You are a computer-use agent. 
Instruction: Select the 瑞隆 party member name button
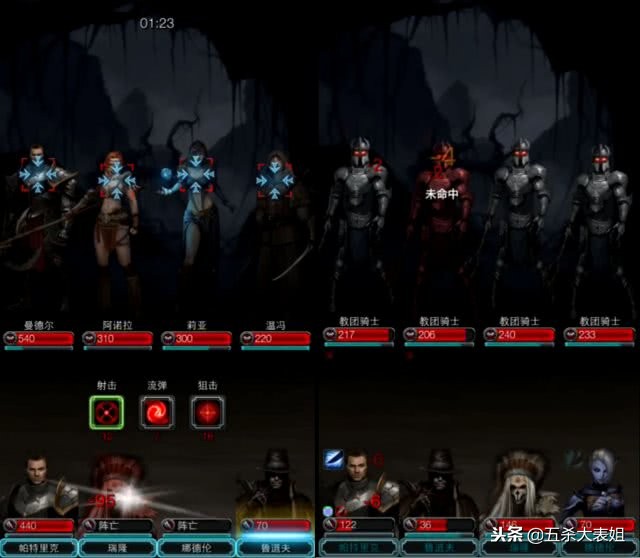(x=118, y=548)
